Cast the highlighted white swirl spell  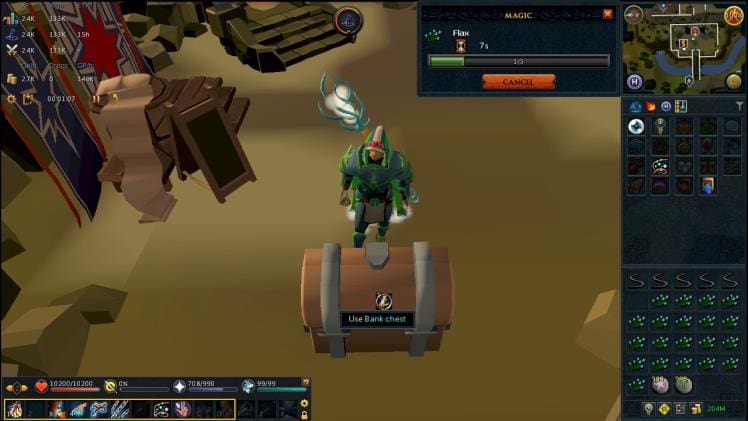(x=635, y=127)
